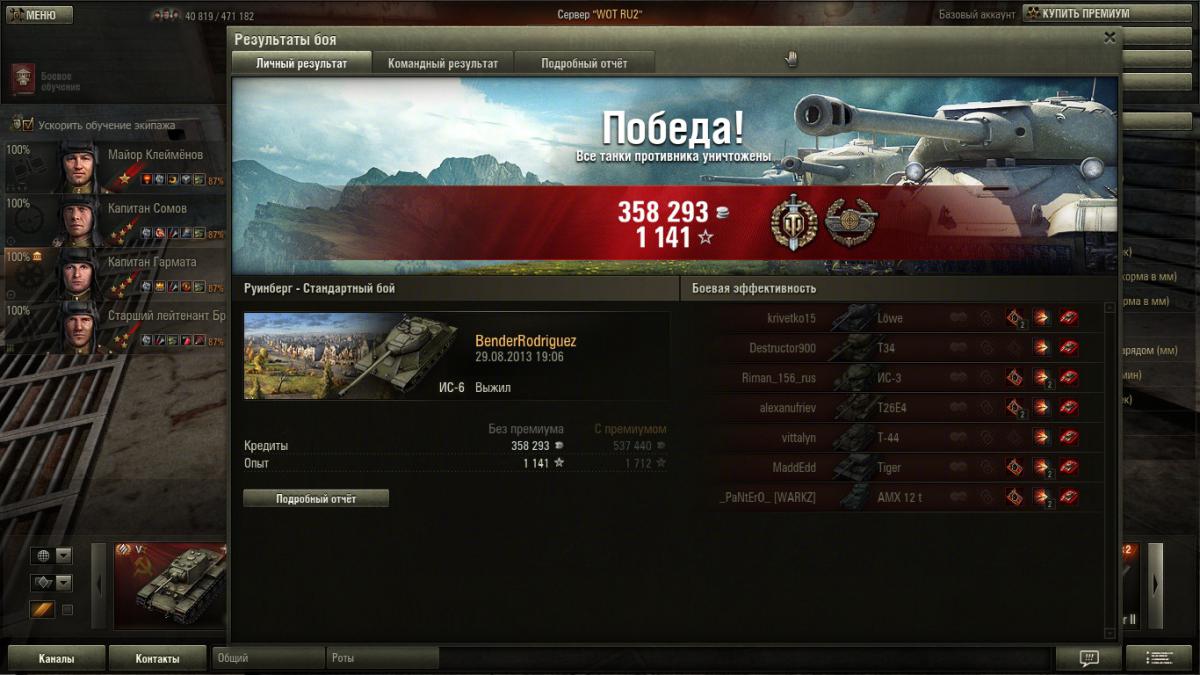The height and width of the screenshot is (675, 1200).
Task: Click the Подробный отчёт button under credits
Action: 316,498
